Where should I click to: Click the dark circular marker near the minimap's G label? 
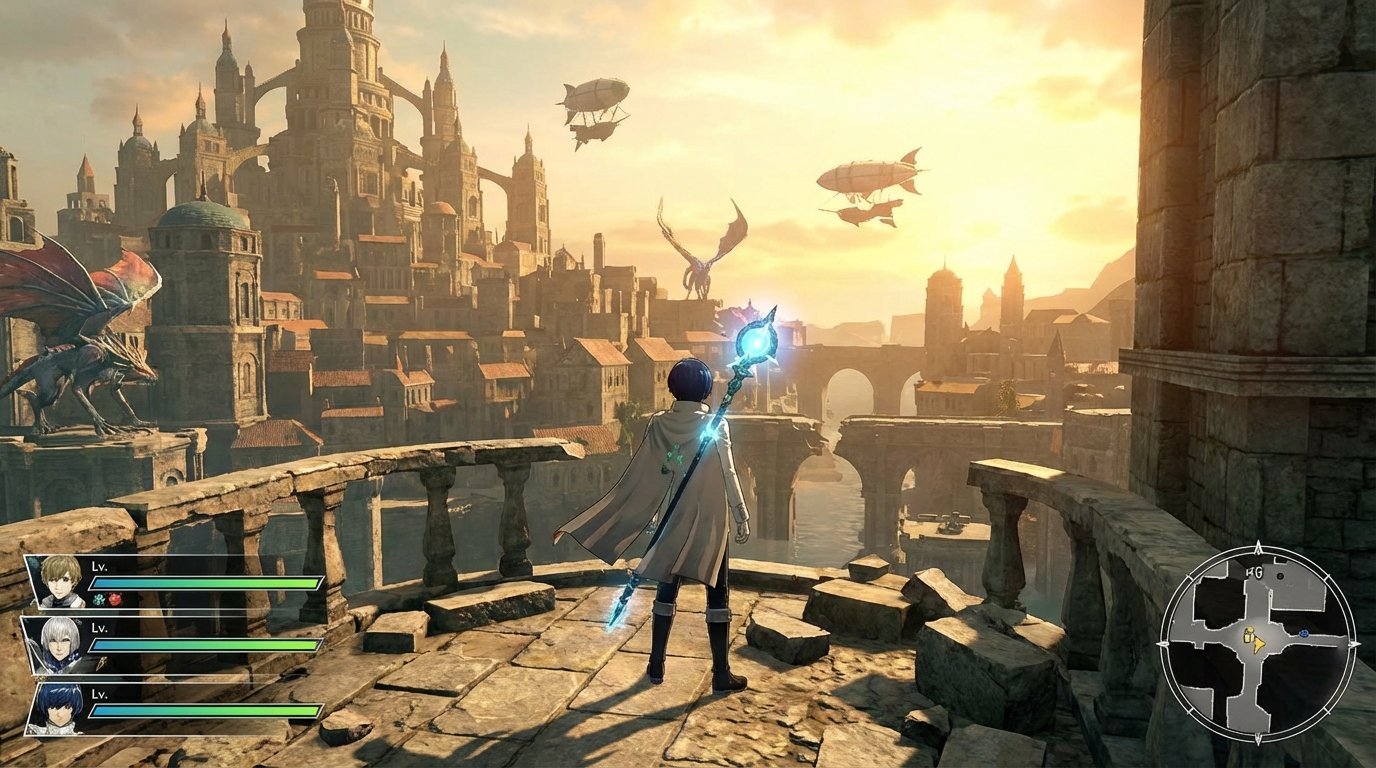[x=1280, y=576]
